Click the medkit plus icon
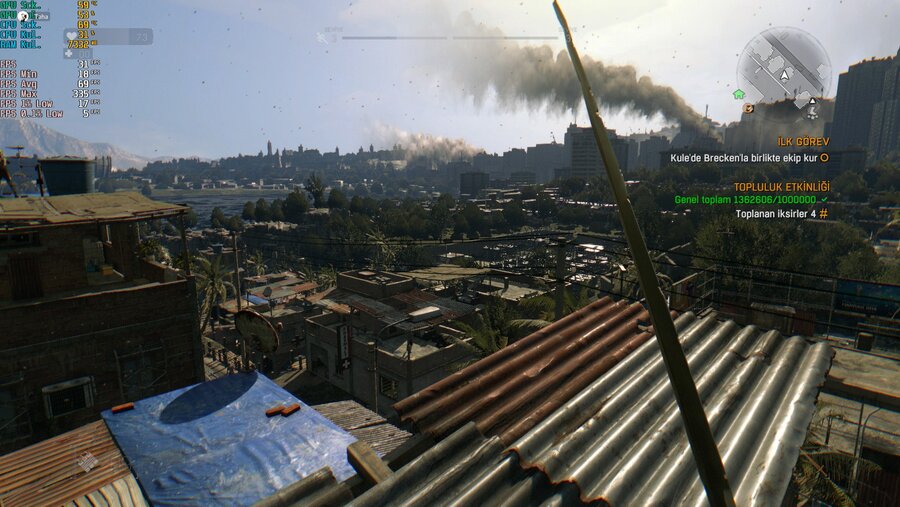The height and width of the screenshot is (507, 900). point(69,53)
